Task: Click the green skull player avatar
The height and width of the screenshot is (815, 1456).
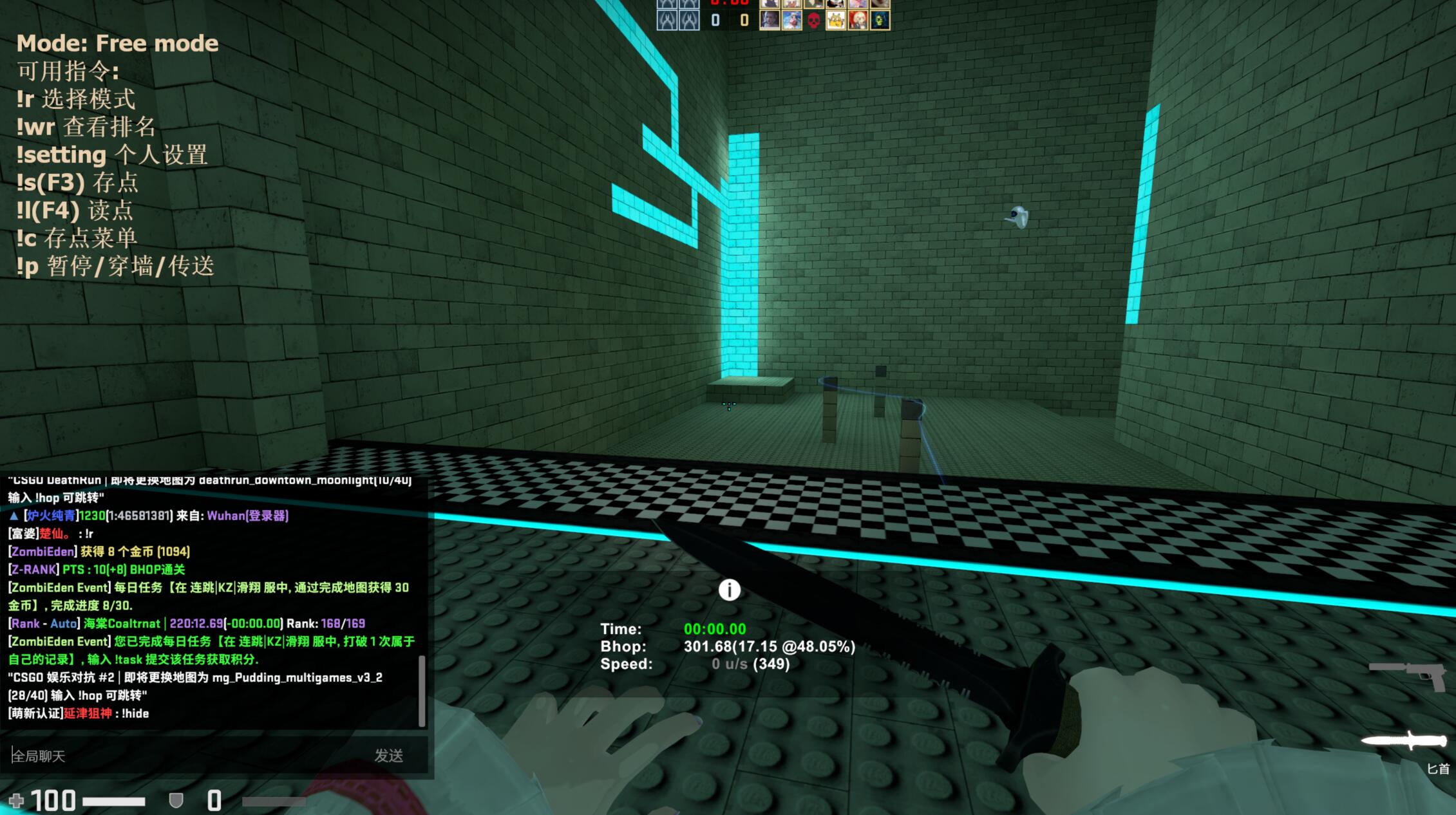Action: (880, 21)
